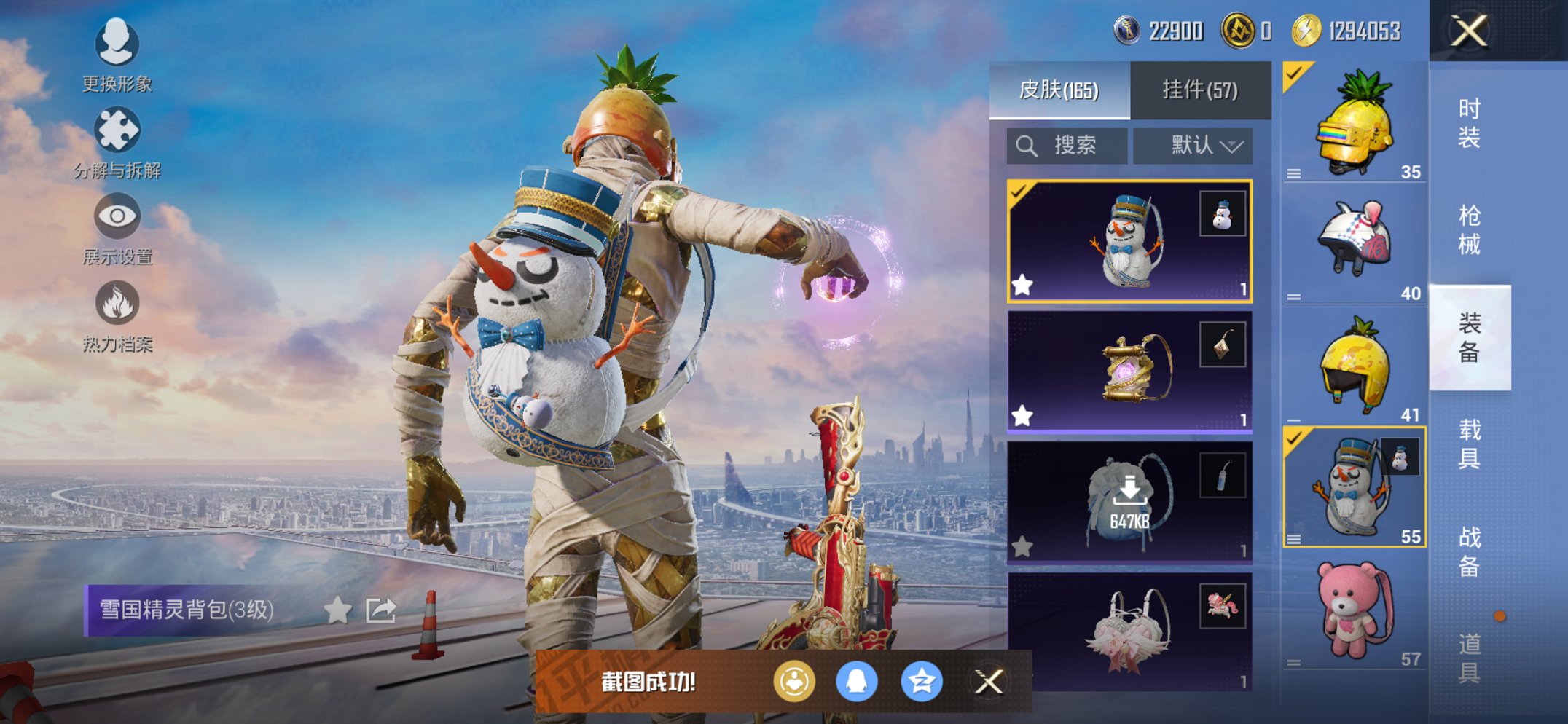
Task: Click the 搜索 search box
Action: pos(1067,146)
